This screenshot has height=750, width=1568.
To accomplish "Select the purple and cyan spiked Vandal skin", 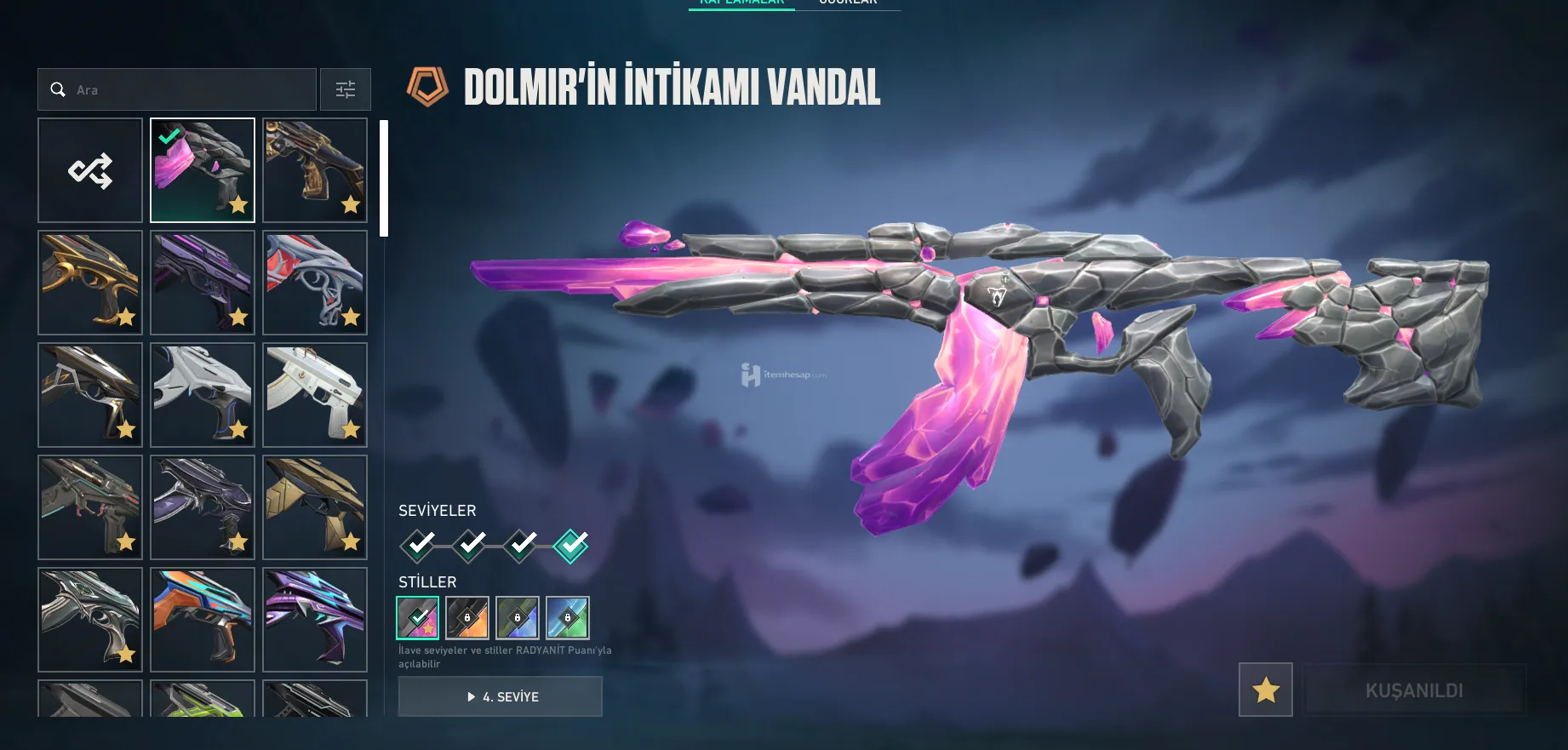I will [x=315, y=620].
